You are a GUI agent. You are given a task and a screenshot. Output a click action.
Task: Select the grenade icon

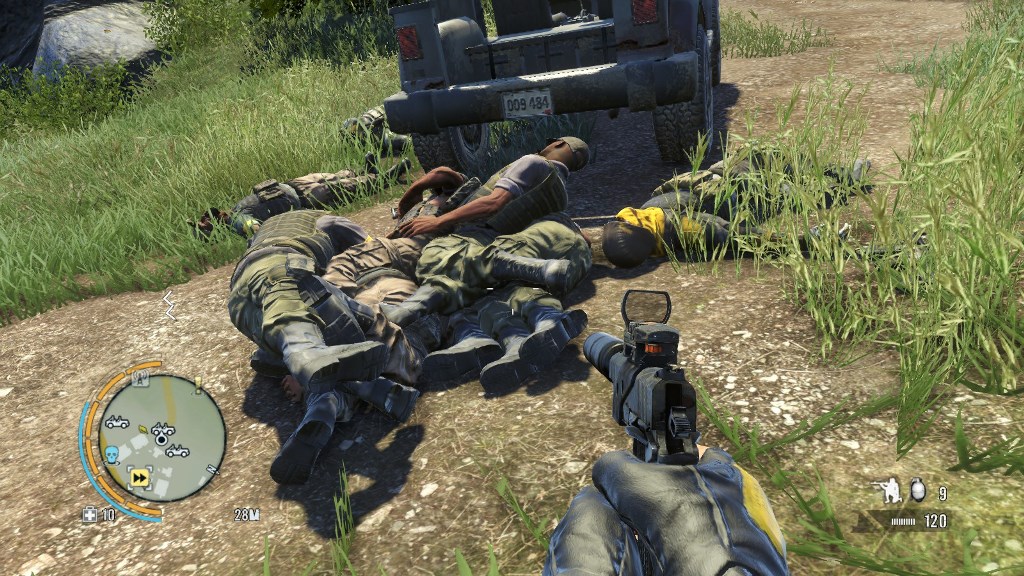point(917,490)
